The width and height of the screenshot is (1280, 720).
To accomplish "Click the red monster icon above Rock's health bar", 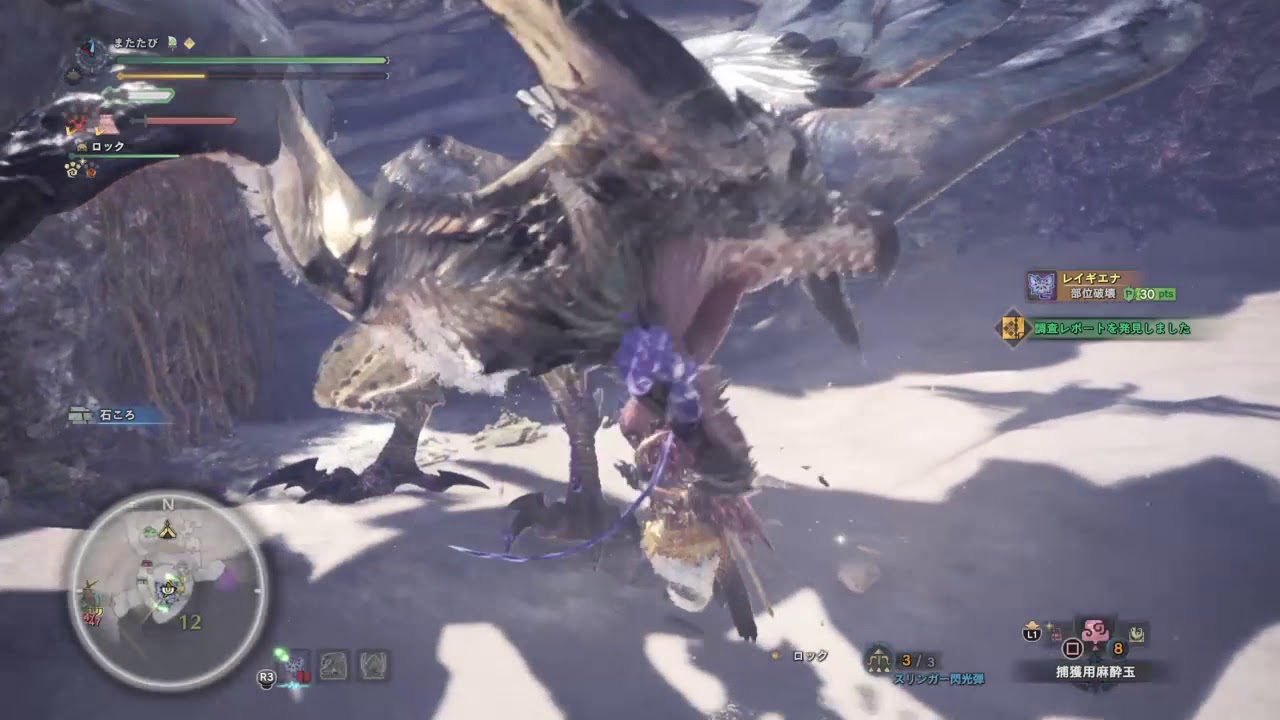I will tap(79, 122).
